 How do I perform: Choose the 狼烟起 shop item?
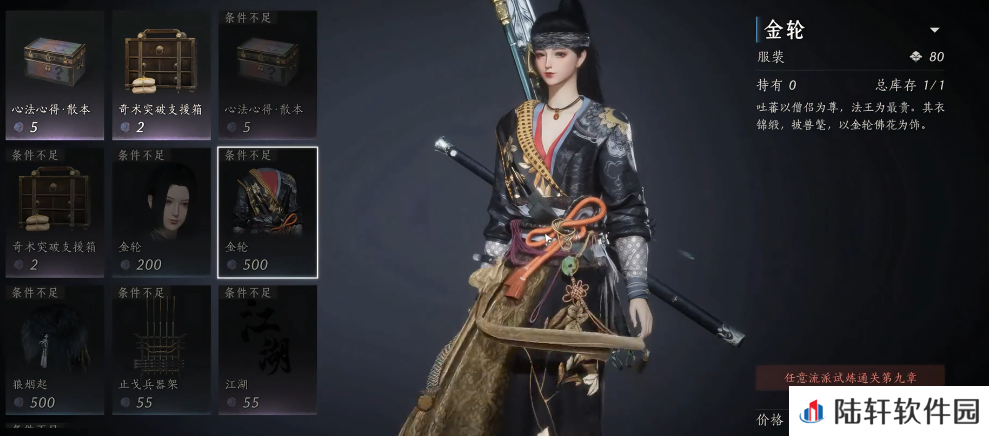pos(54,349)
